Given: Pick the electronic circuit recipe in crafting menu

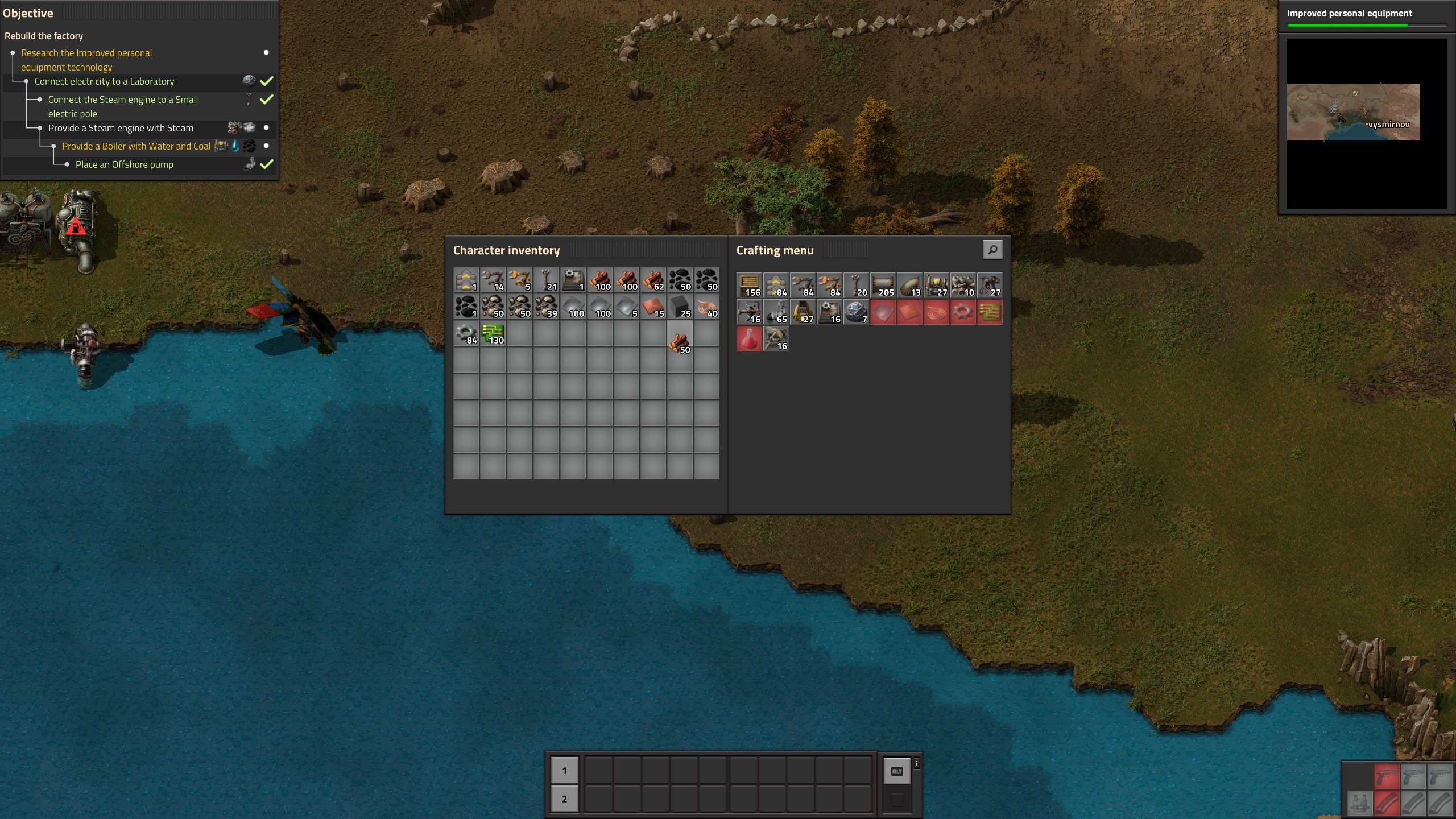Looking at the screenshot, I should 990,312.
